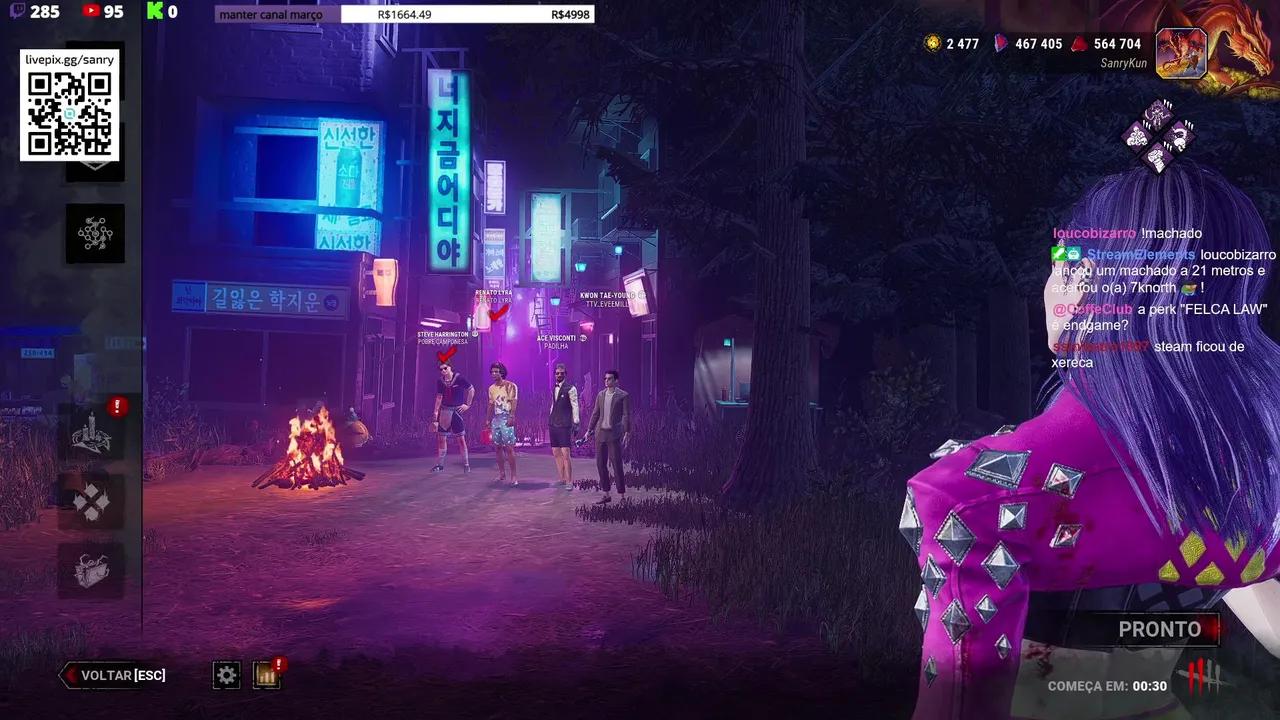Select the item icon in the left sidebar

(93, 566)
